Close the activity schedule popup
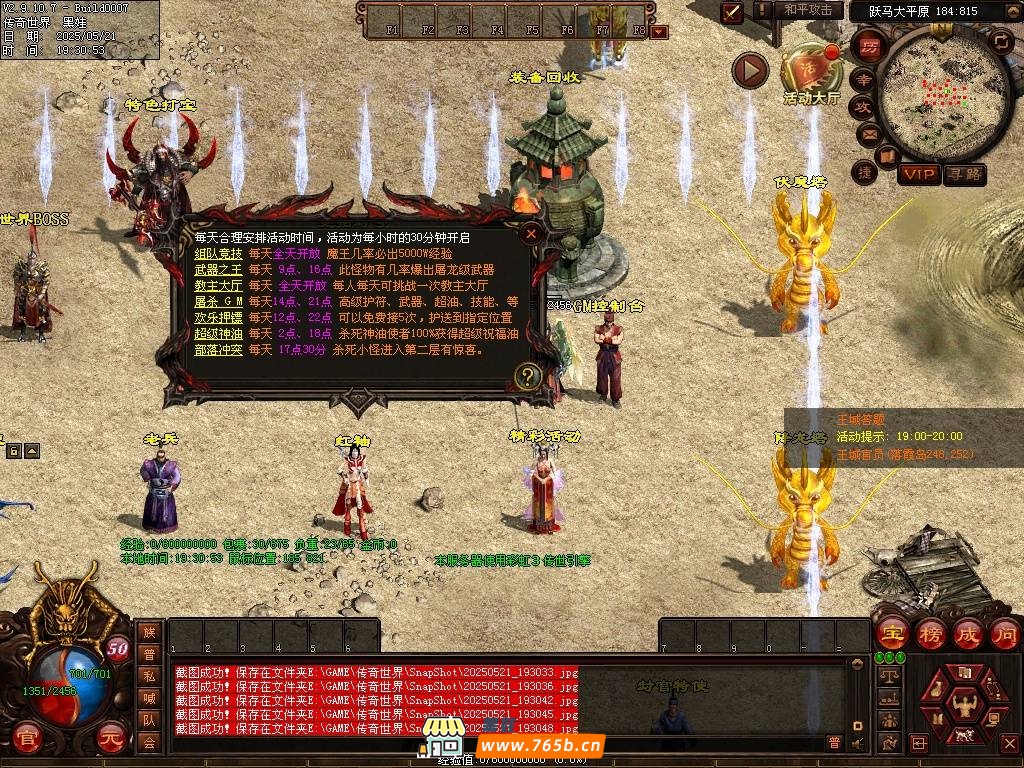This screenshot has width=1024, height=768. [x=532, y=233]
